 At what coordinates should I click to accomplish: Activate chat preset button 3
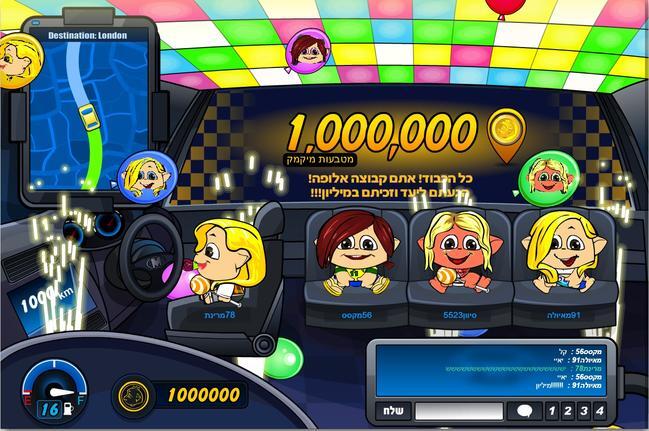[x=583, y=411]
